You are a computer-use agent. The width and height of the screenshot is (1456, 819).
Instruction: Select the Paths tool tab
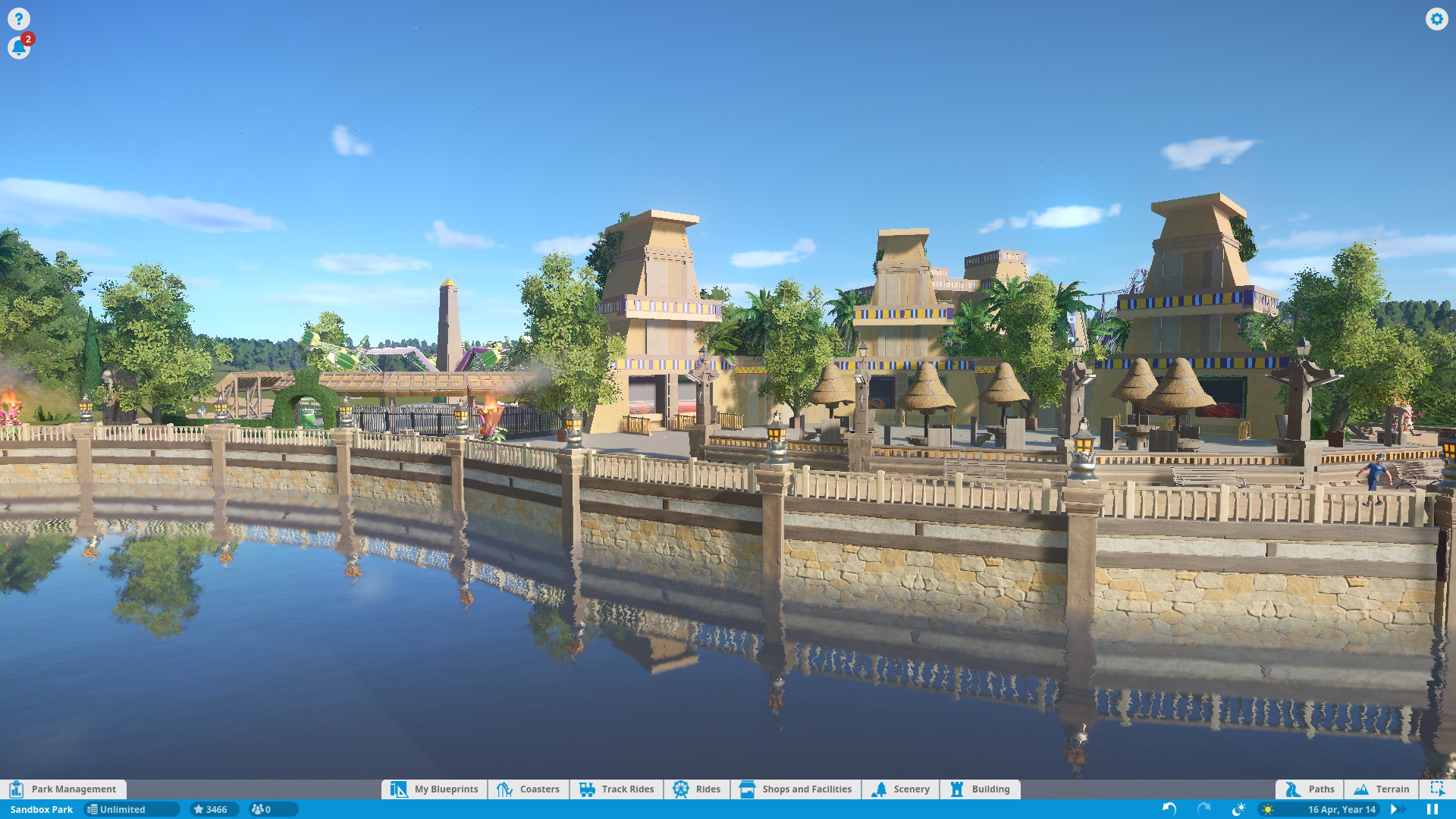tap(1310, 789)
